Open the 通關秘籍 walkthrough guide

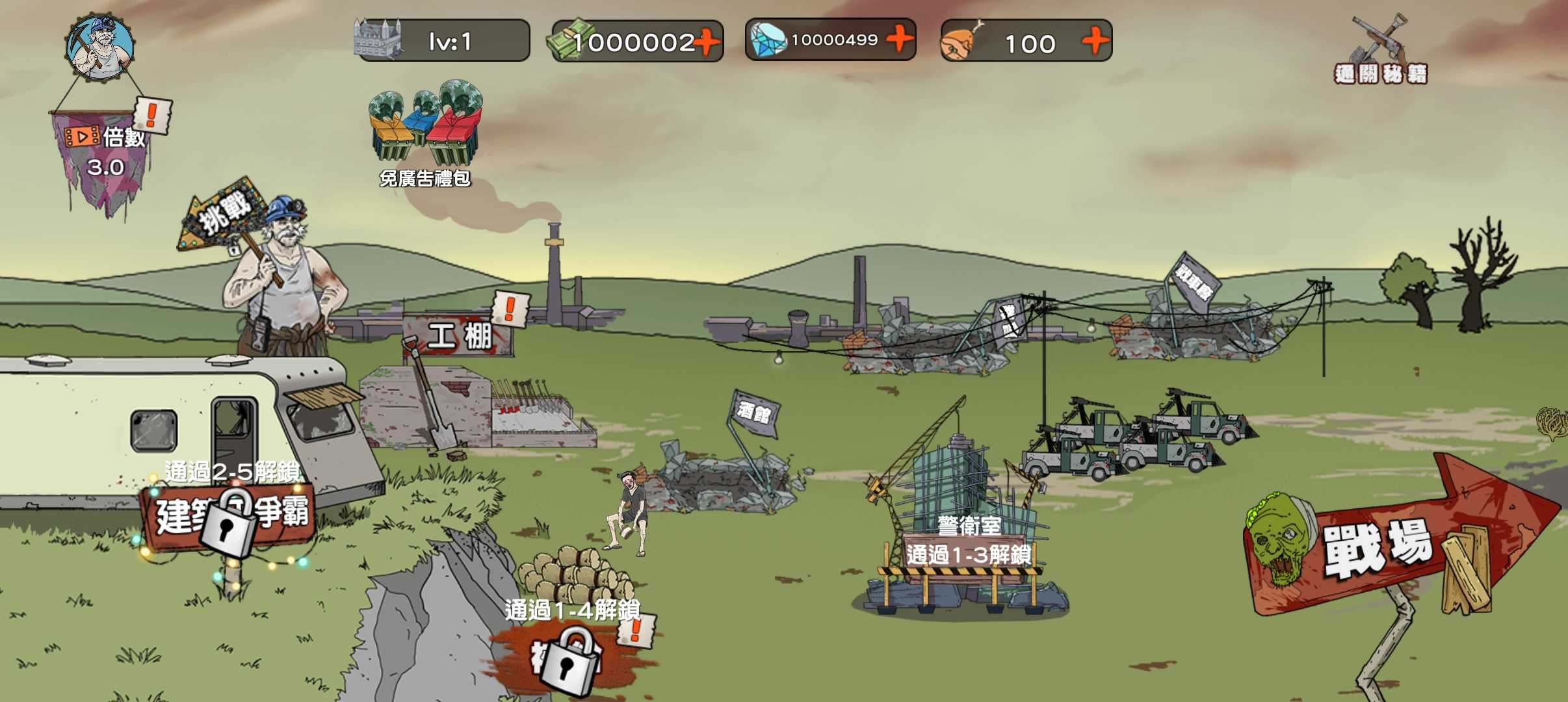coord(1381,51)
